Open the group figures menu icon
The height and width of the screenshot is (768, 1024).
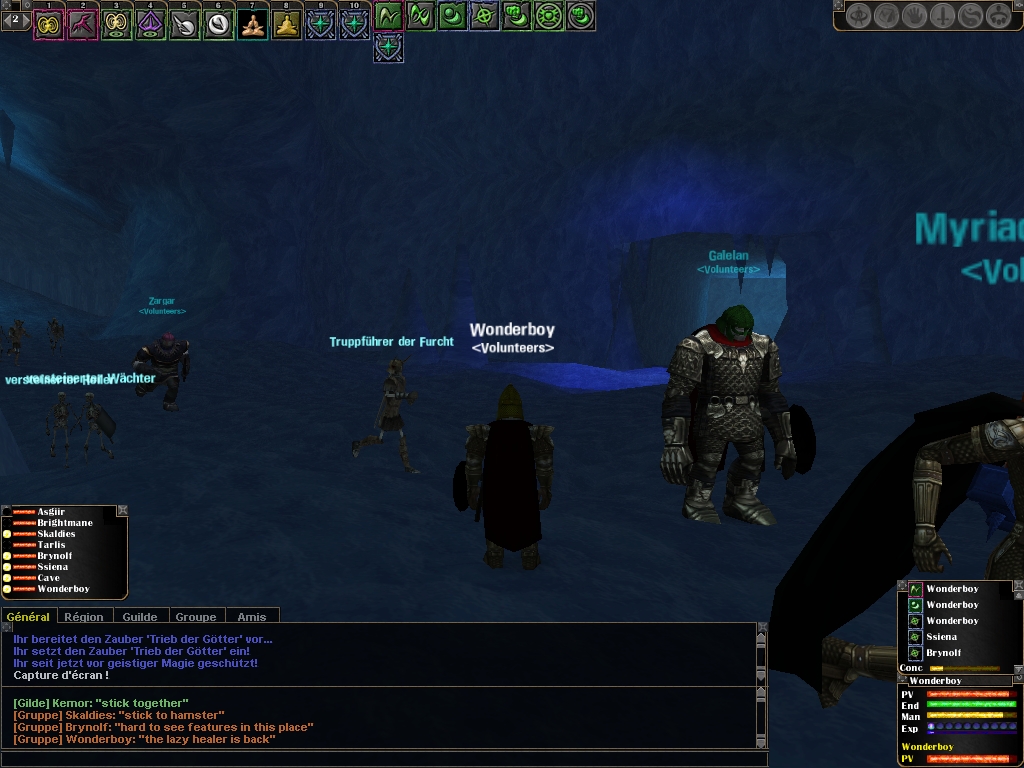998,16
